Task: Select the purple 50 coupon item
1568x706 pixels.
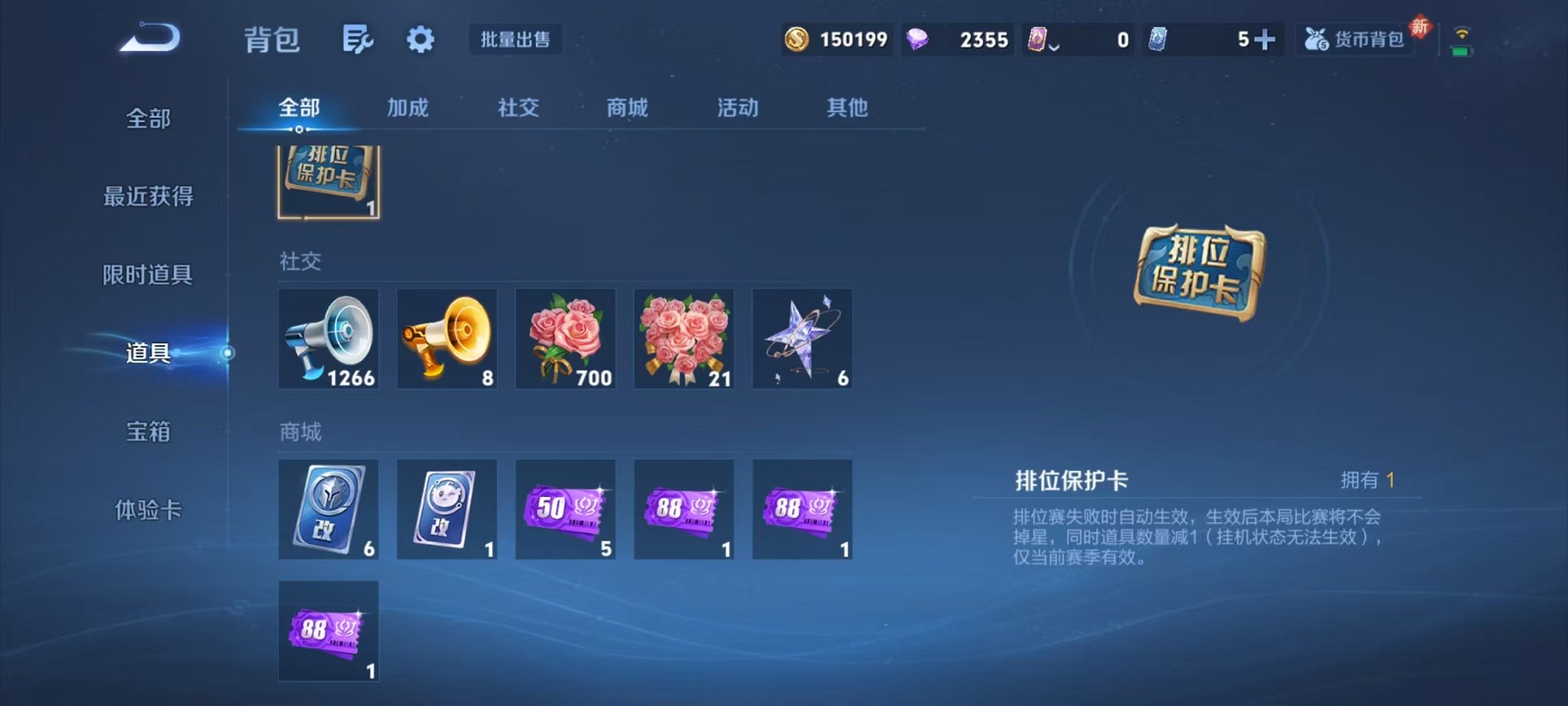Action: point(565,509)
